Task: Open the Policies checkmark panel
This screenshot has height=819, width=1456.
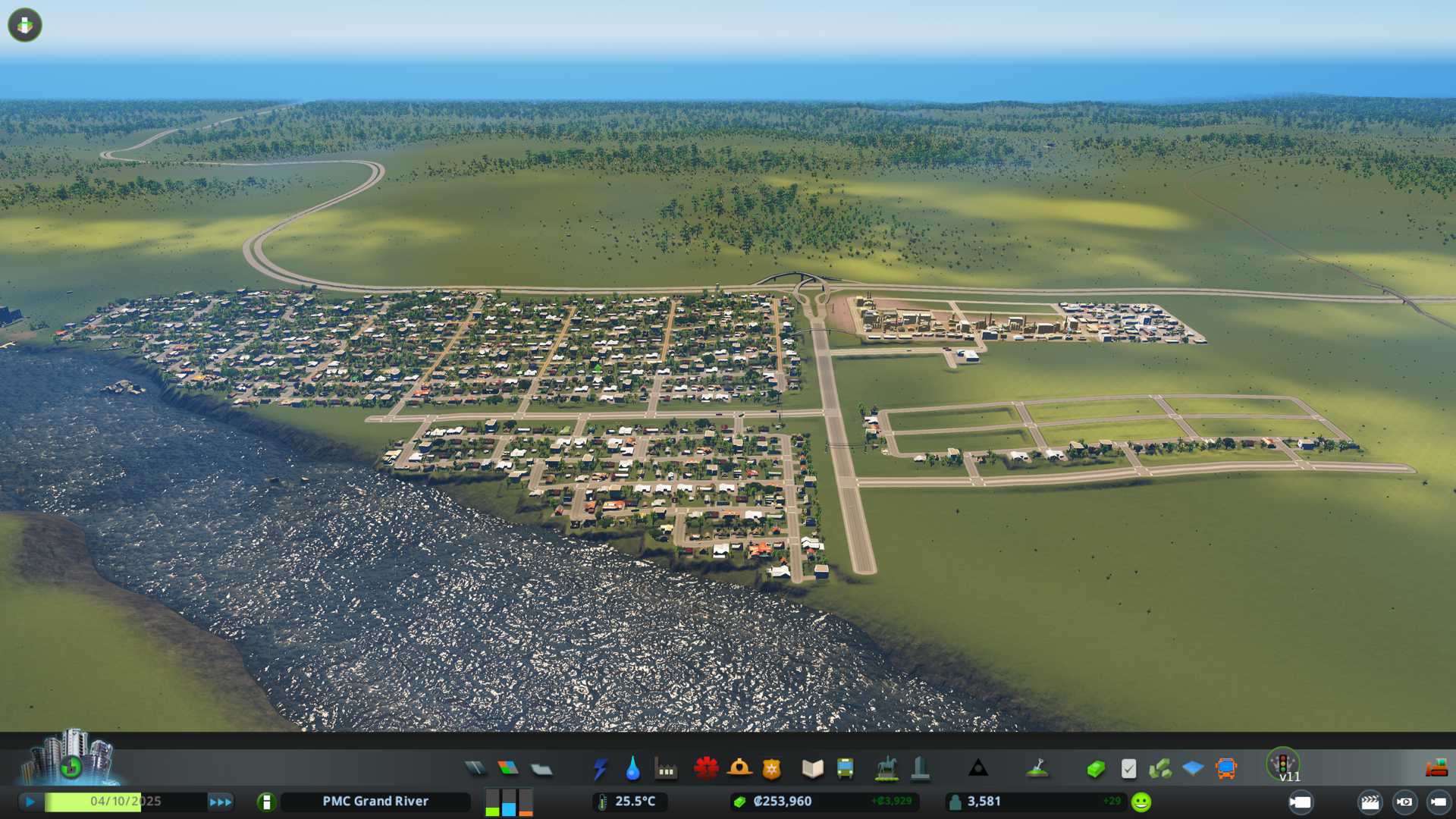Action: tap(1128, 769)
